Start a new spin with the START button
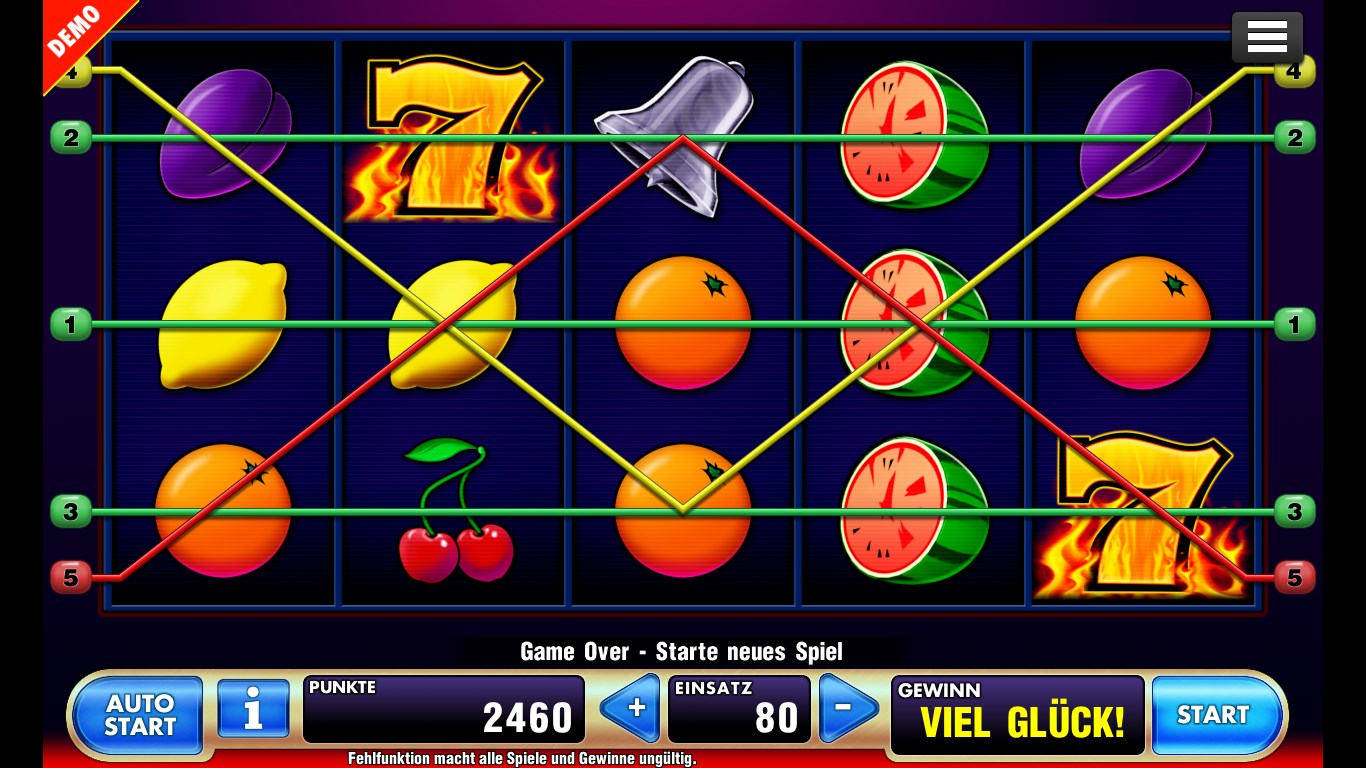Image resolution: width=1366 pixels, height=768 pixels. 1215,715
